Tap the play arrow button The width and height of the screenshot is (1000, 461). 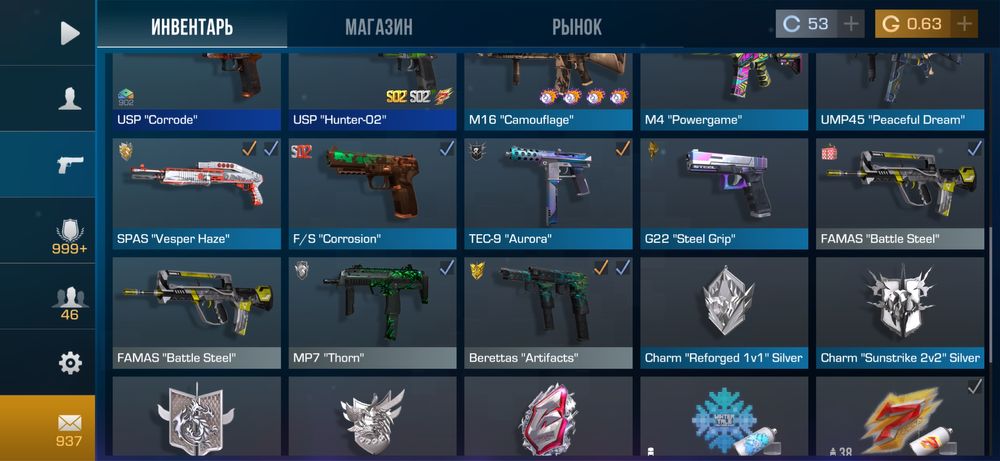click(69, 33)
